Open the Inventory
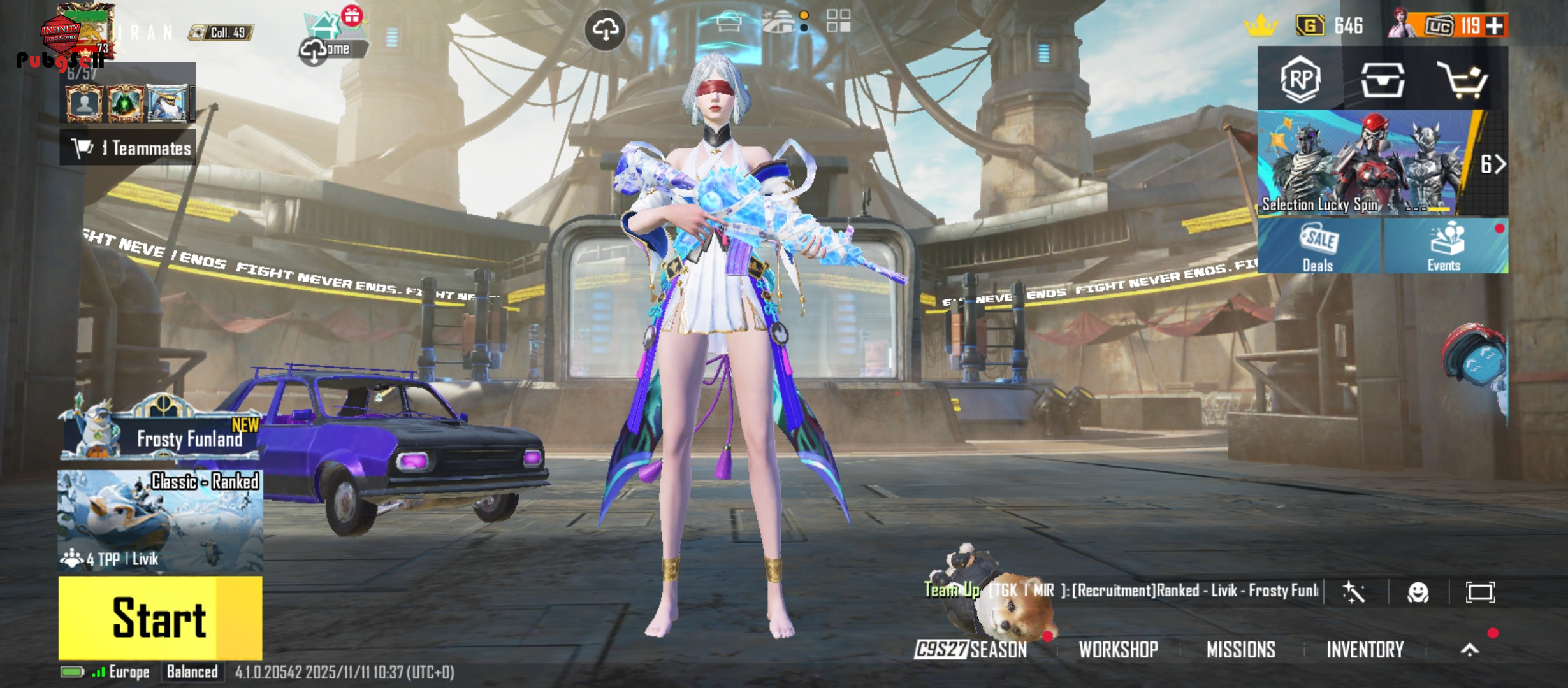 1365,650
